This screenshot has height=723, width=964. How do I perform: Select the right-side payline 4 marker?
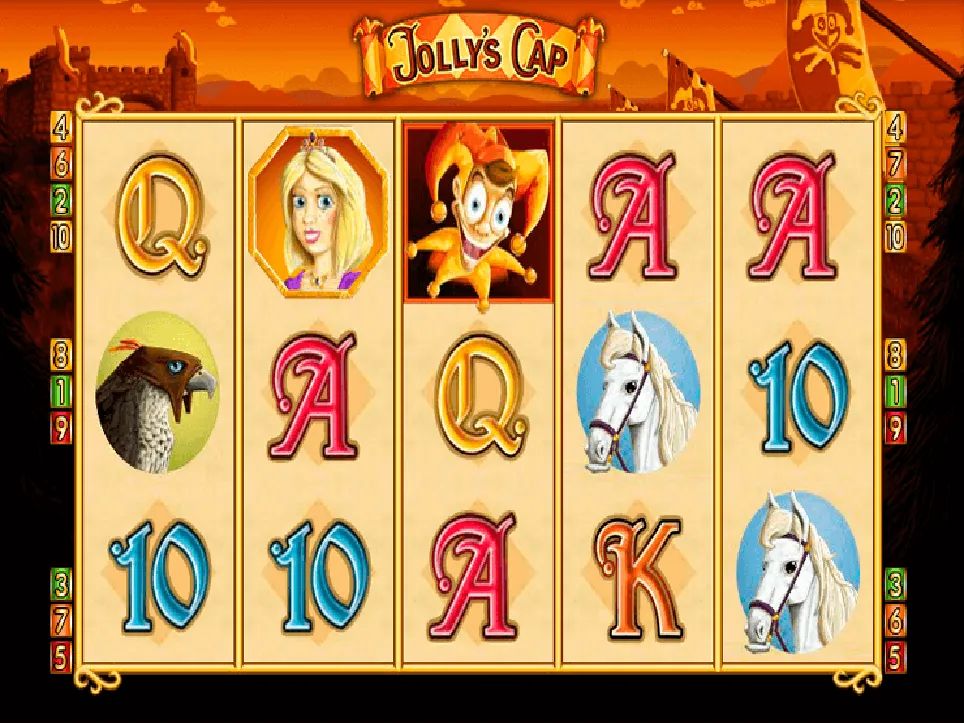pyautogui.click(x=895, y=127)
